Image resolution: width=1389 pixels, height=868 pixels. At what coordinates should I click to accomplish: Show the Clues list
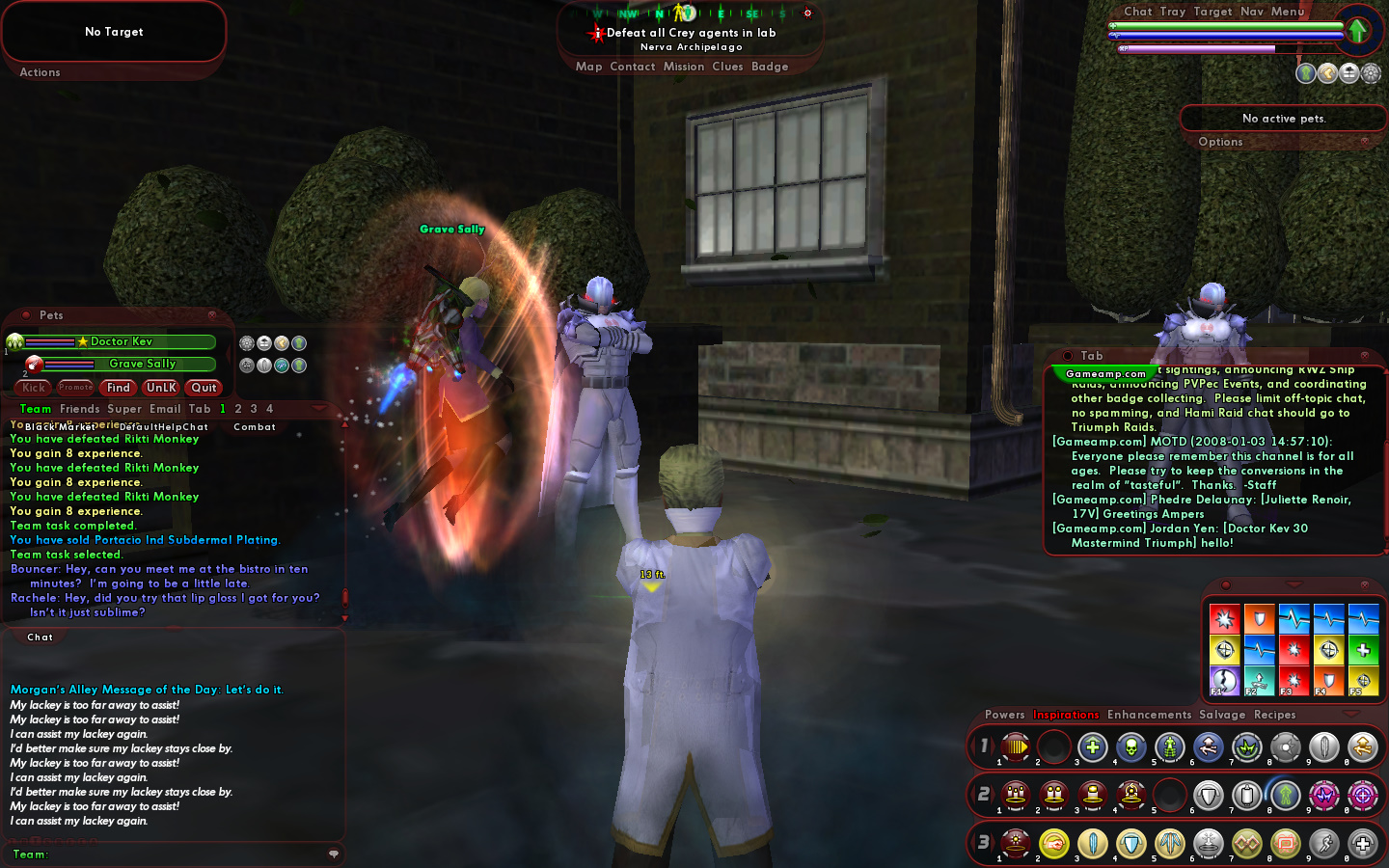(x=727, y=67)
